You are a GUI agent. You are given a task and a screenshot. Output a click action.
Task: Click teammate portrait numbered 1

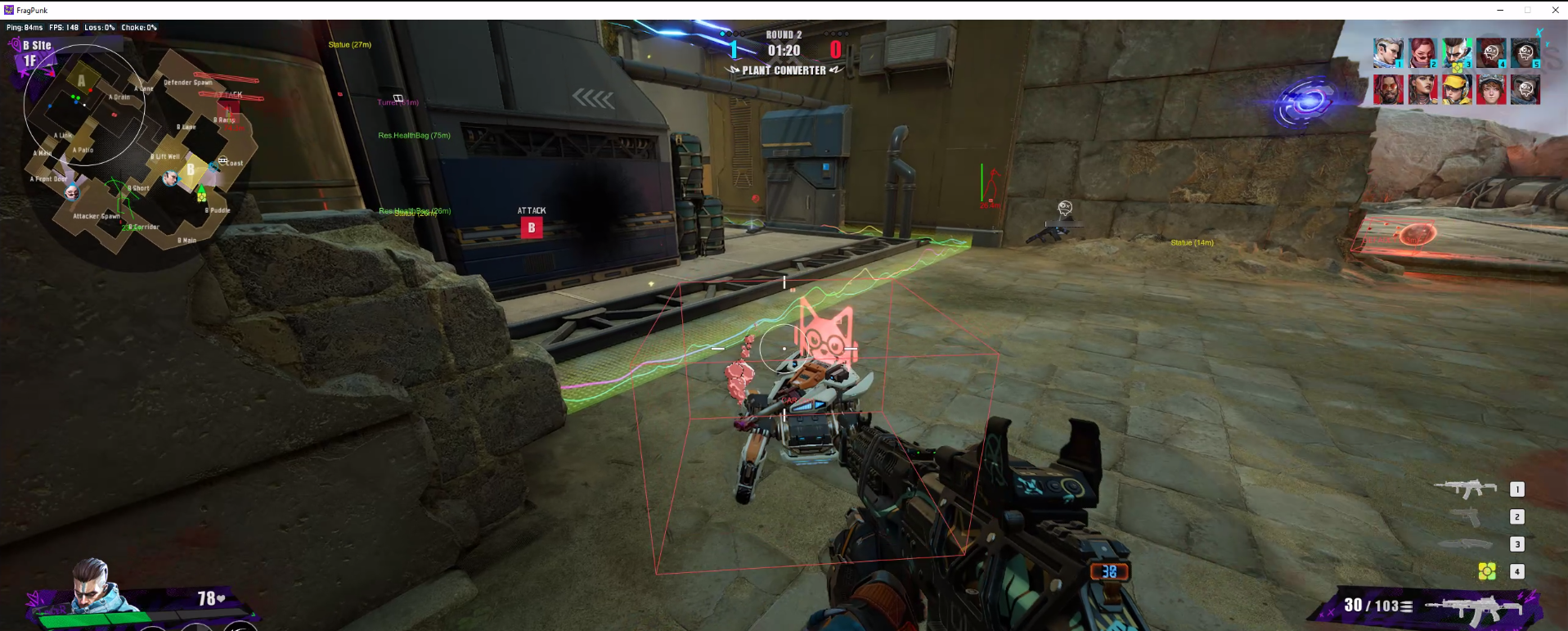[1388, 53]
